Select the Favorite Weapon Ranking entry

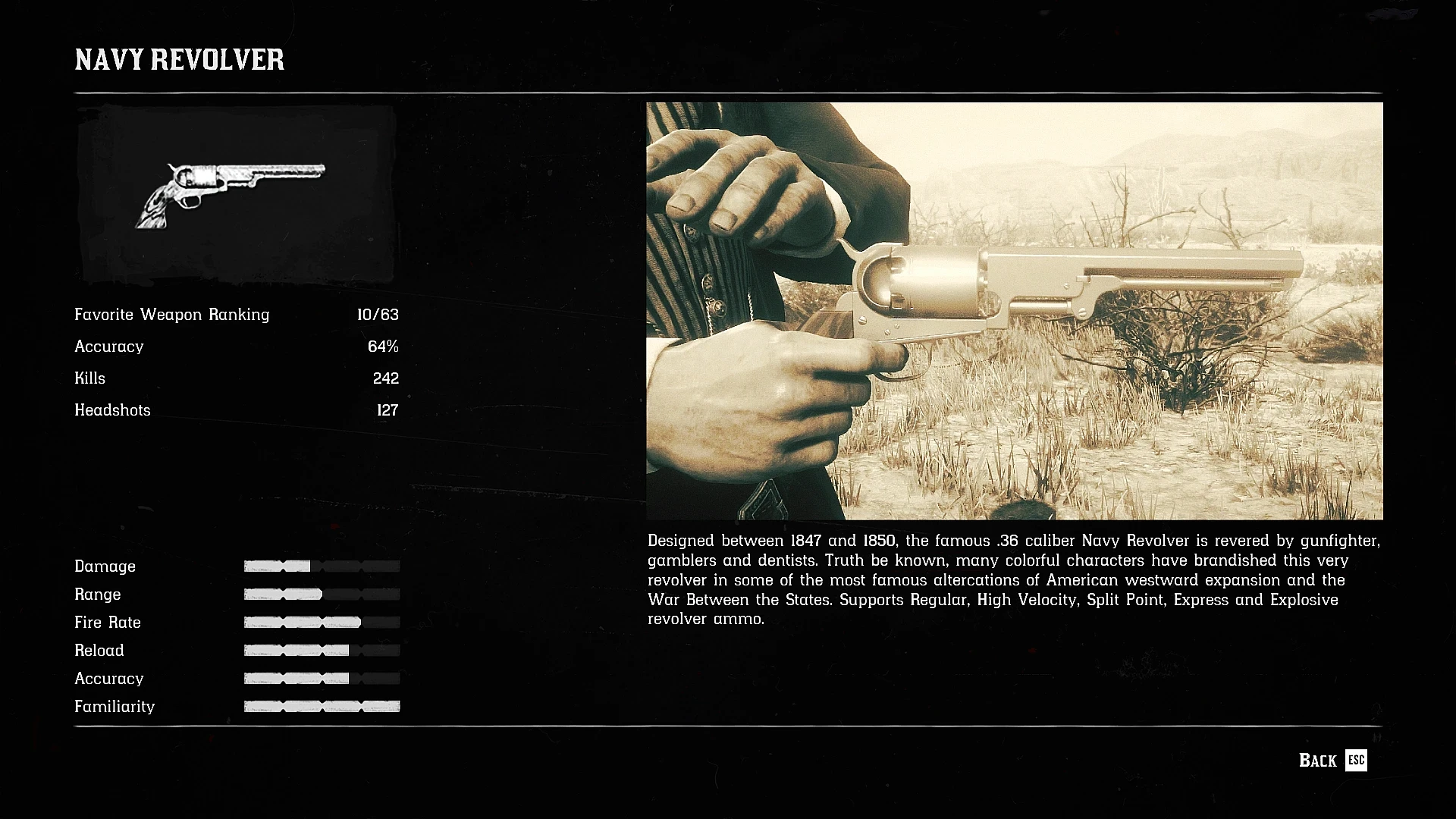[171, 315]
